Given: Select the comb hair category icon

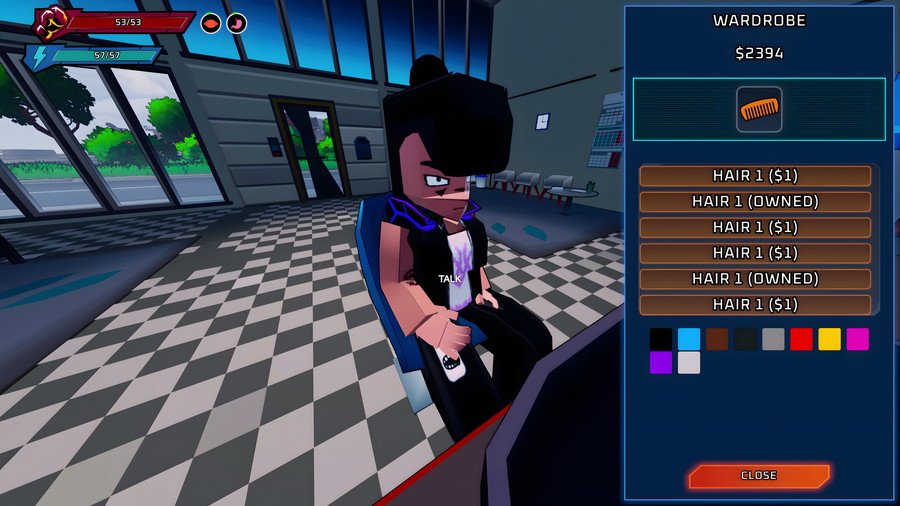Looking at the screenshot, I should click(759, 109).
